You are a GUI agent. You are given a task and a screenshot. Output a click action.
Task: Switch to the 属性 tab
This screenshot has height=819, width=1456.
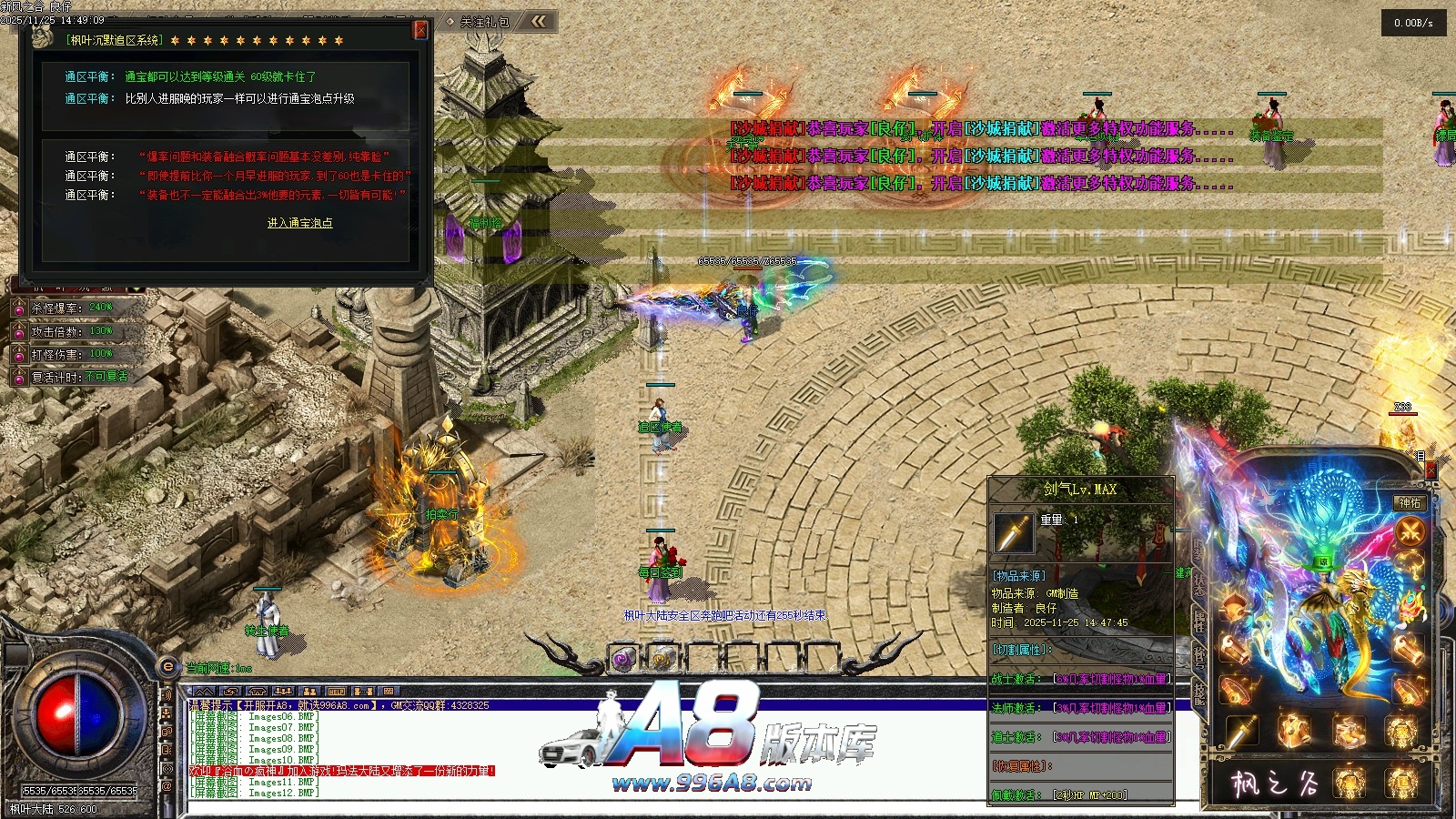tap(1199, 621)
